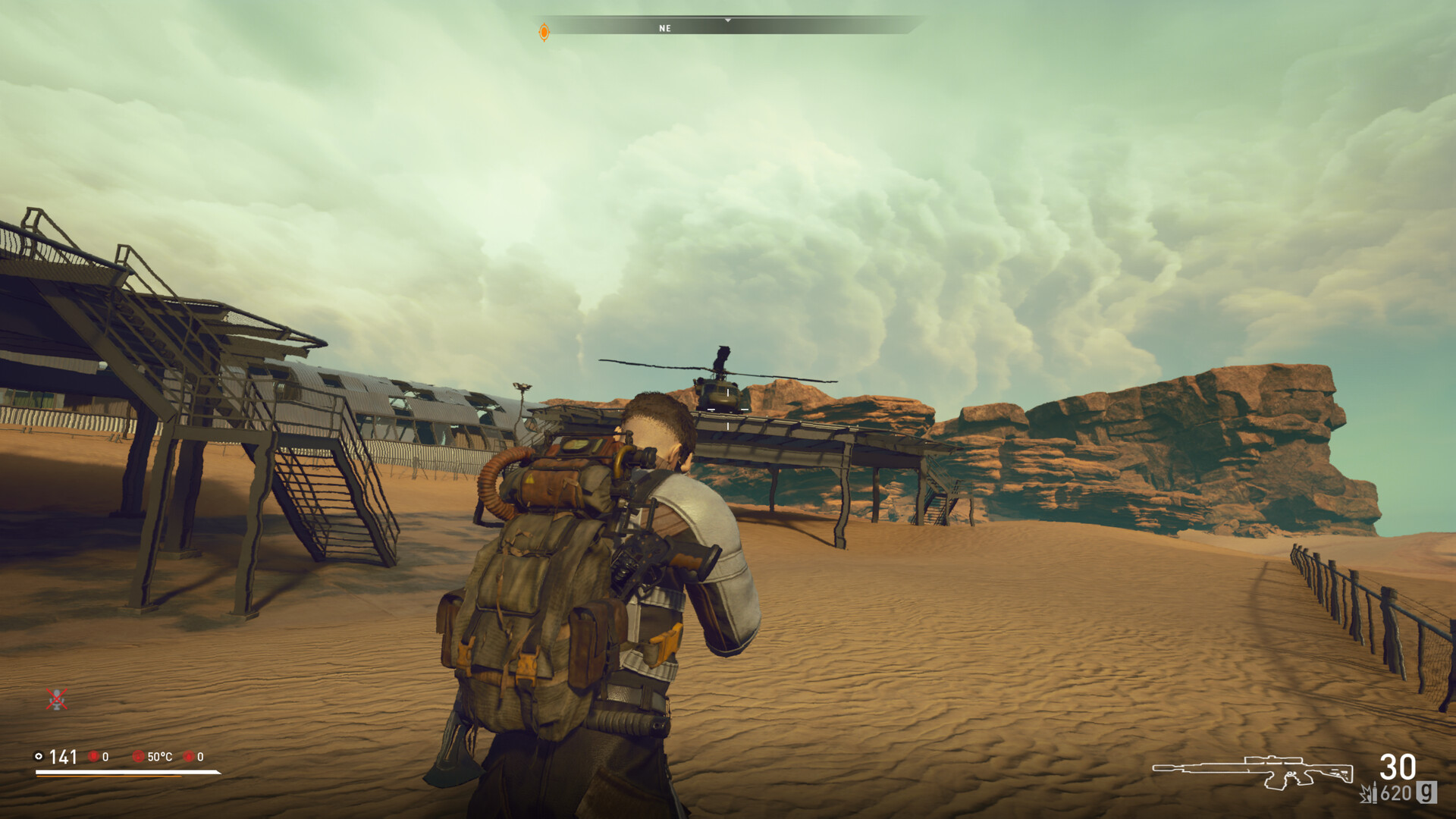The image size is (1456, 819).
Task: Click the red temperature icon beside 50°C
Action: click(139, 756)
